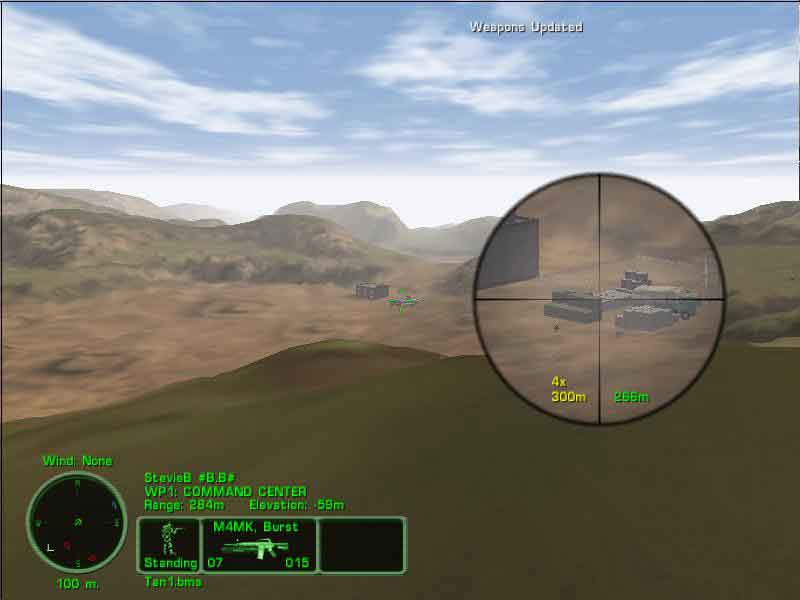
Task: Choose the M4MK rifle weapon slot
Action: [x=259, y=546]
